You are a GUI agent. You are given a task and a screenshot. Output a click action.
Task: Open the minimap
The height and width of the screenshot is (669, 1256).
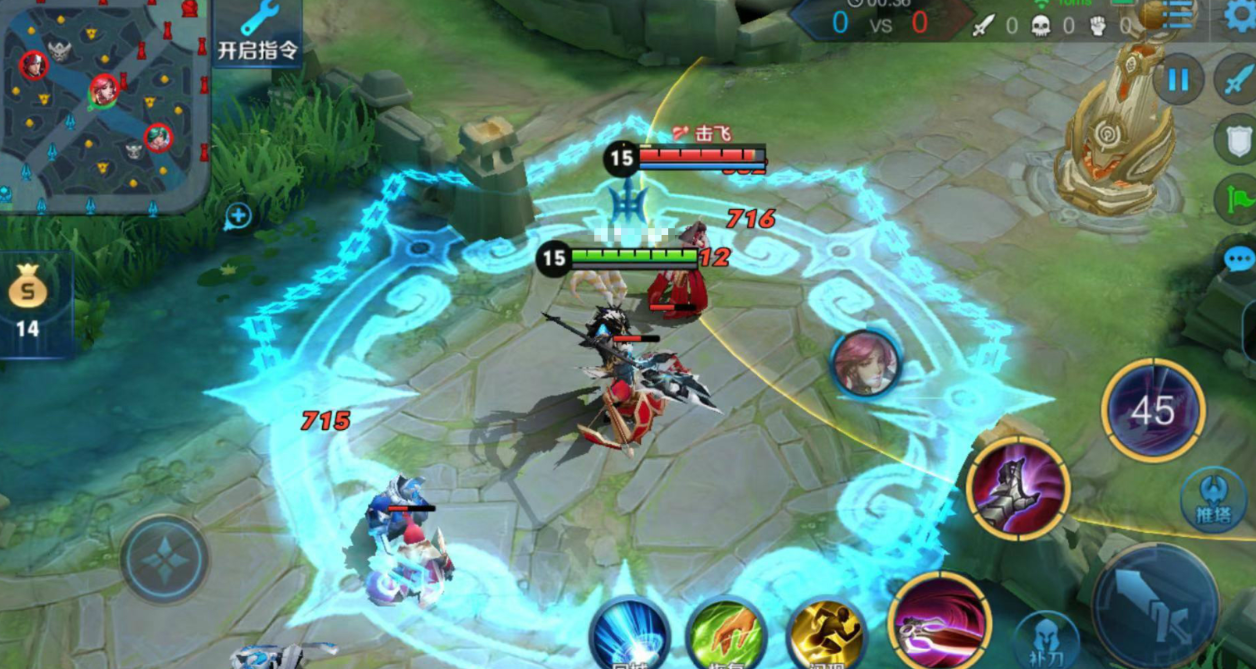coord(104,107)
